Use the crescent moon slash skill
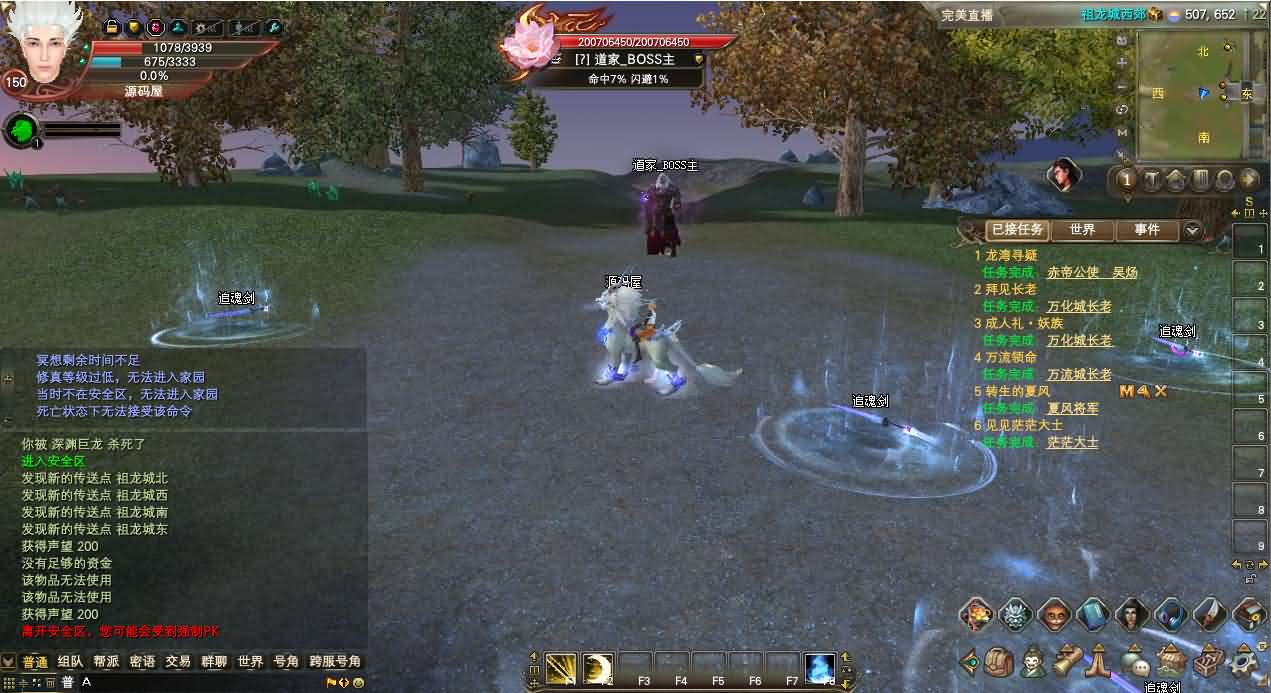Viewport: 1271px width, 693px height. click(x=598, y=667)
